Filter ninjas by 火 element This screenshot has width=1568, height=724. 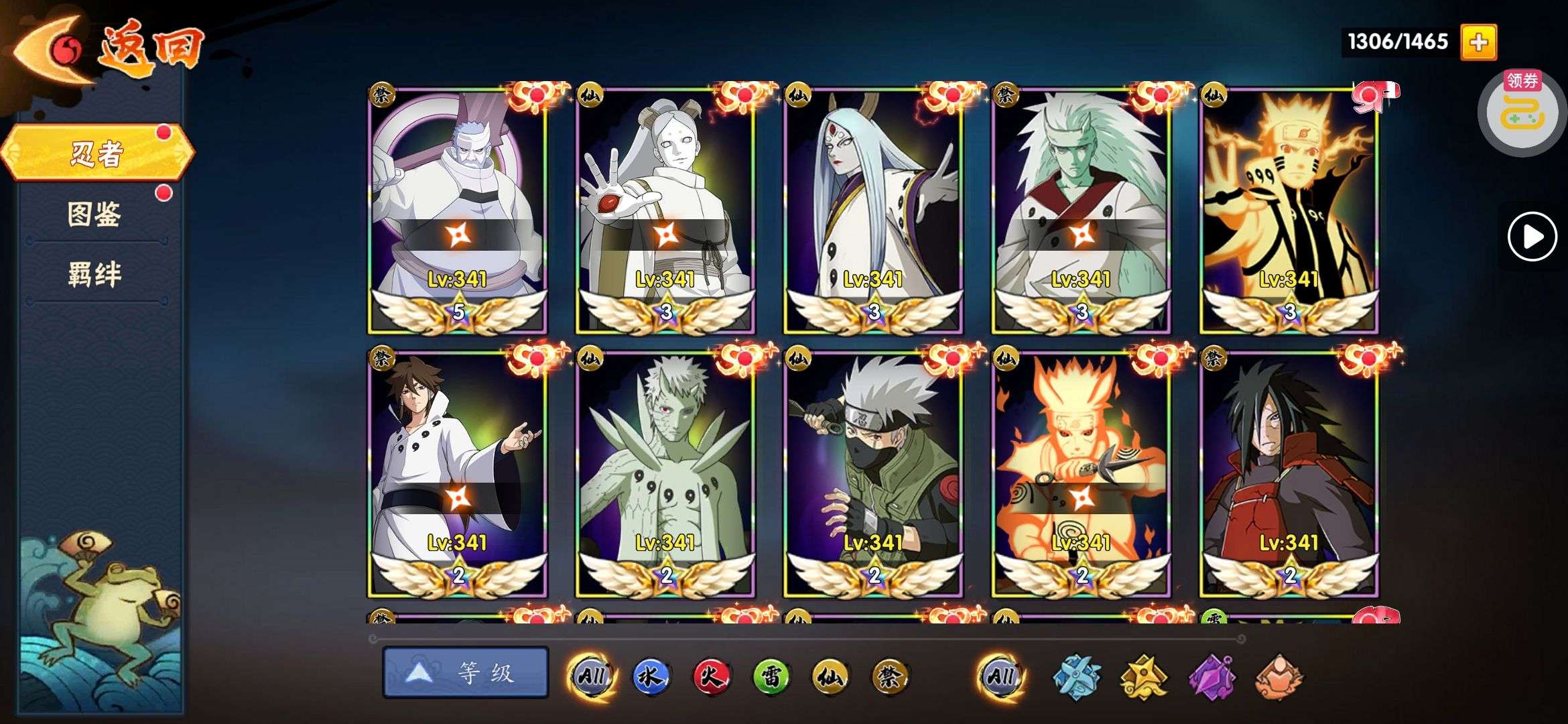710,676
